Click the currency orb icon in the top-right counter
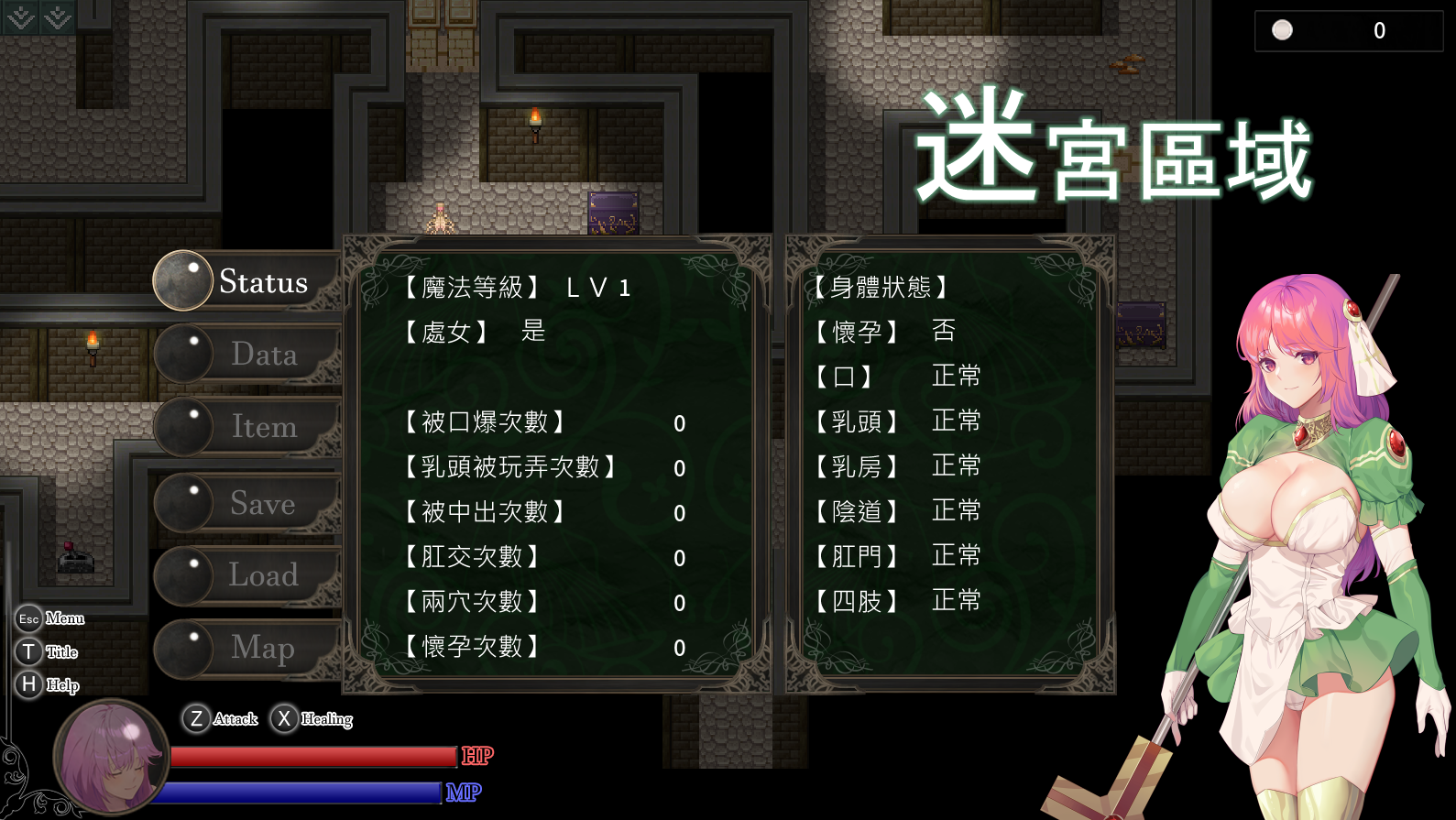Image resolution: width=1456 pixels, height=820 pixels. pyautogui.click(x=1281, y=29)
